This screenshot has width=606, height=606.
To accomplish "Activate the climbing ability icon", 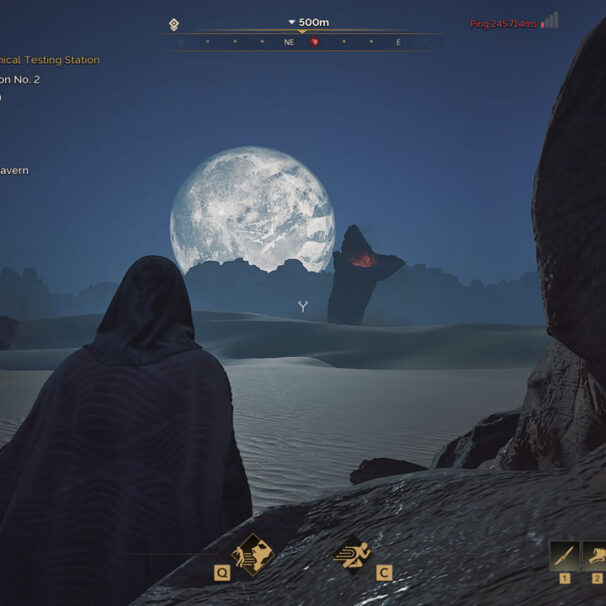I will click(250, 552).
